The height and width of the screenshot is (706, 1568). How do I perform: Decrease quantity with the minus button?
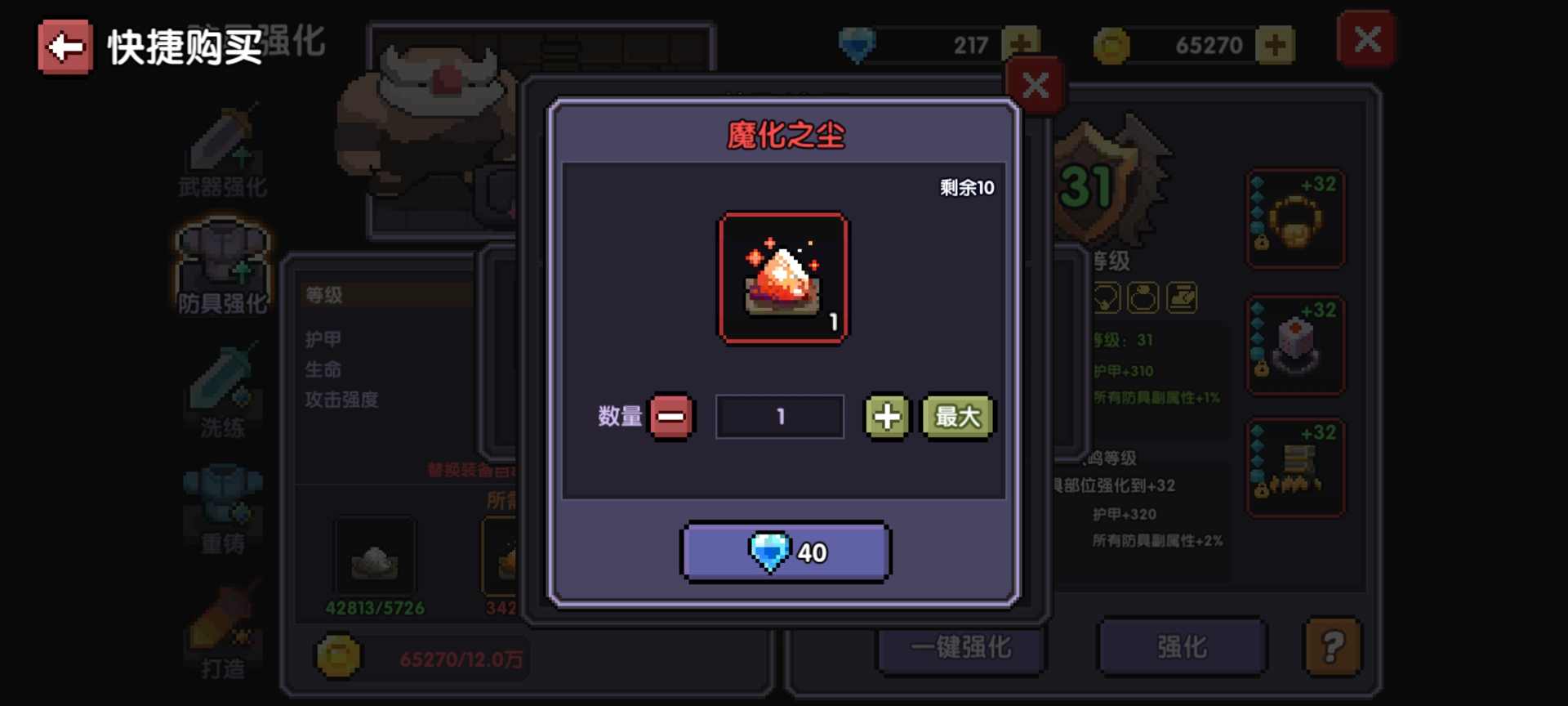click(x=671, y=417)
